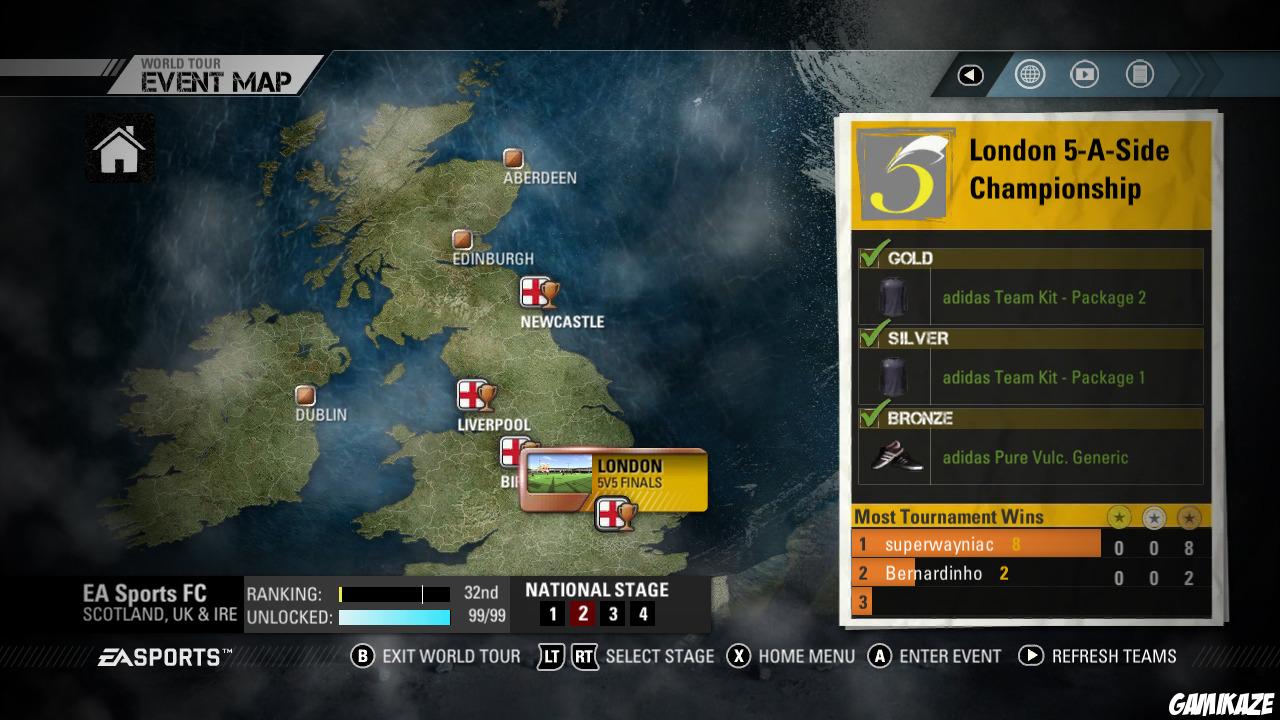This screenshot has width=1280, height=720.
Task: Open the video icon tab in top bar
Action: tap(1084, 75)
